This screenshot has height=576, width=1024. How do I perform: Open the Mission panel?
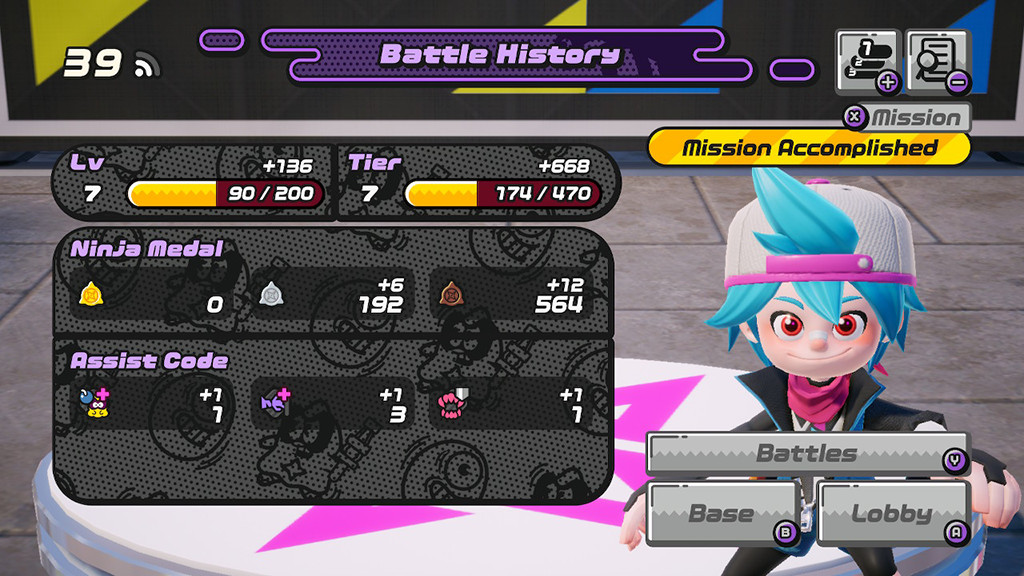908,117
